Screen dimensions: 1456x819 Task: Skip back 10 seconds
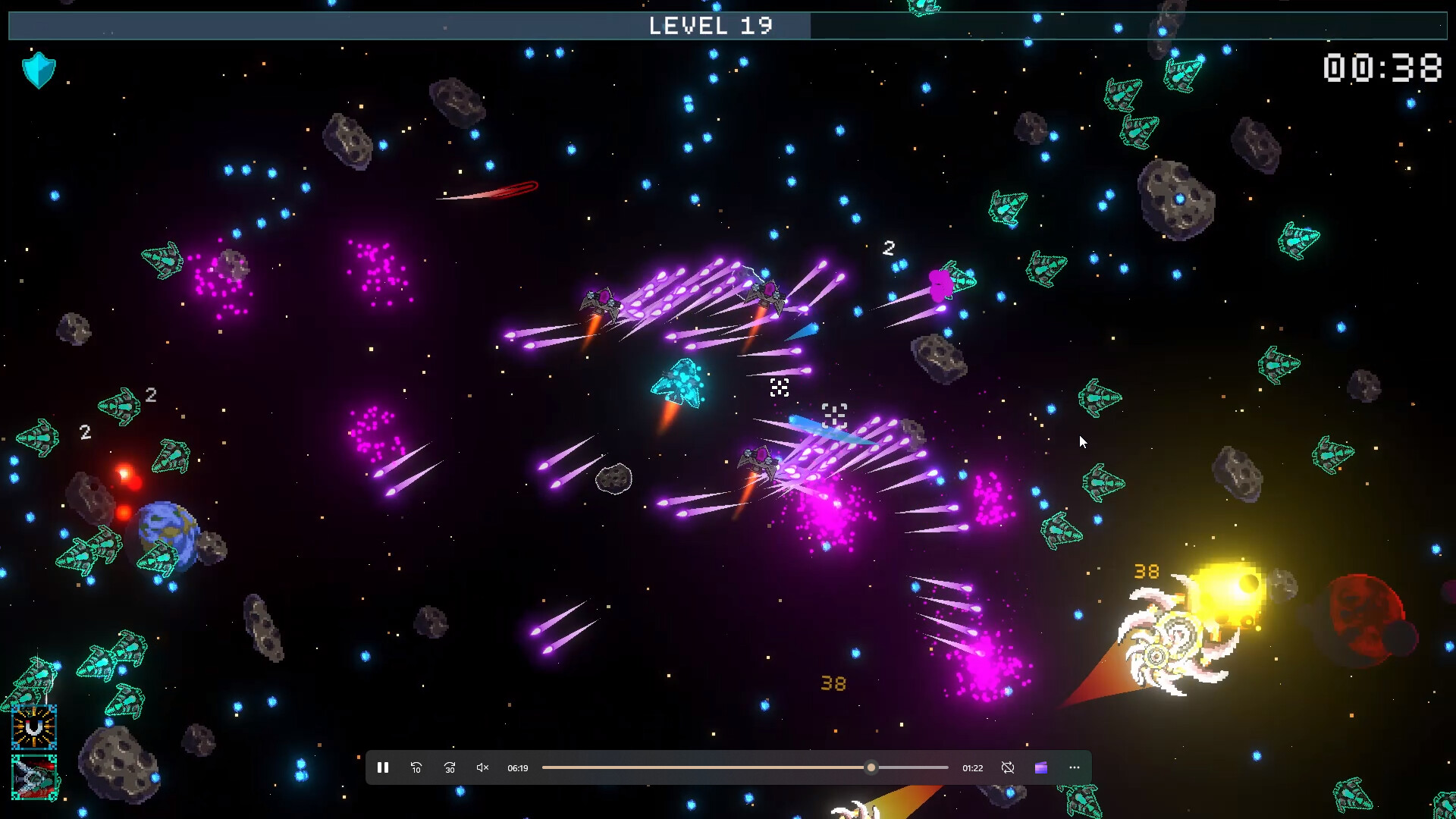[x=416, y=767]
